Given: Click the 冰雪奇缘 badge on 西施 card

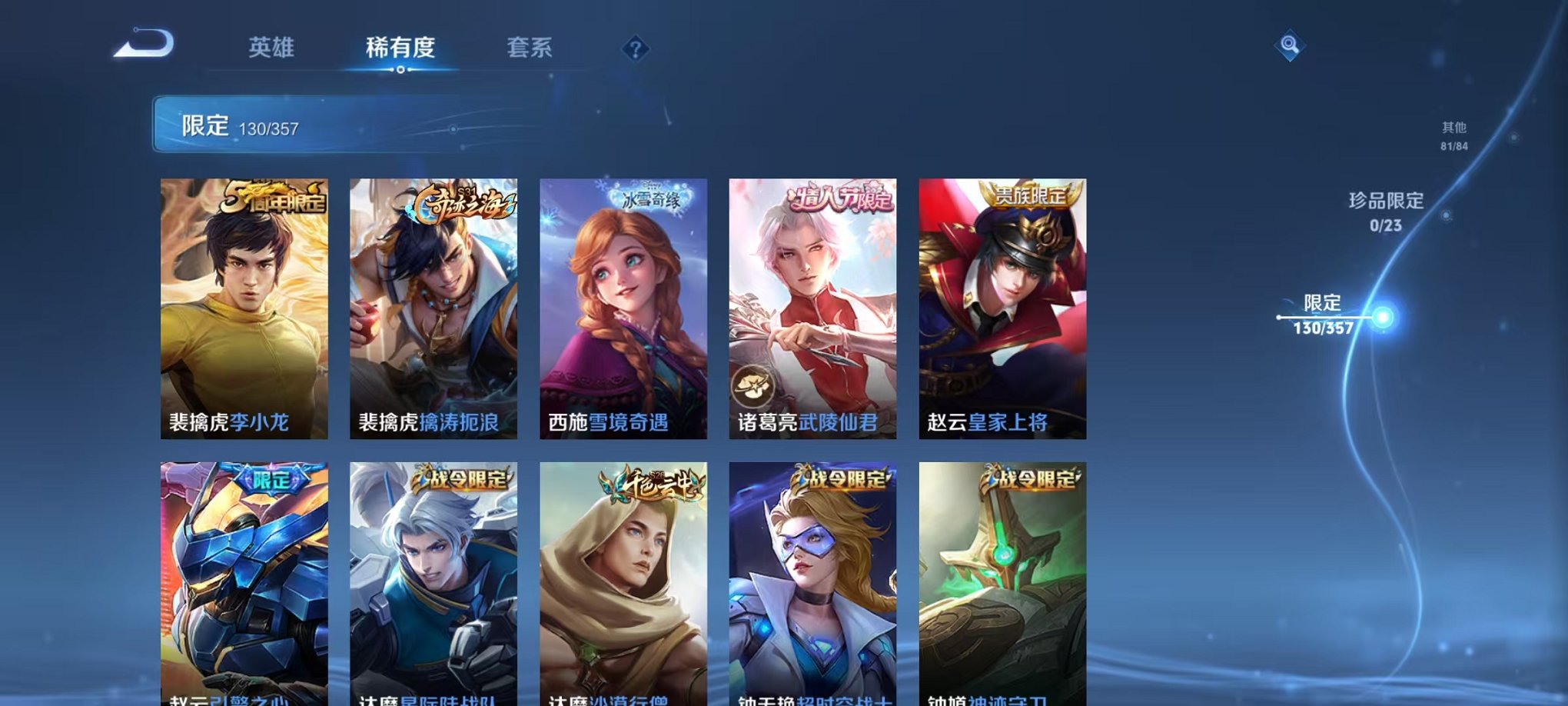Looking at the screenshot, I should pyautogui.click(x=650, y=198).
